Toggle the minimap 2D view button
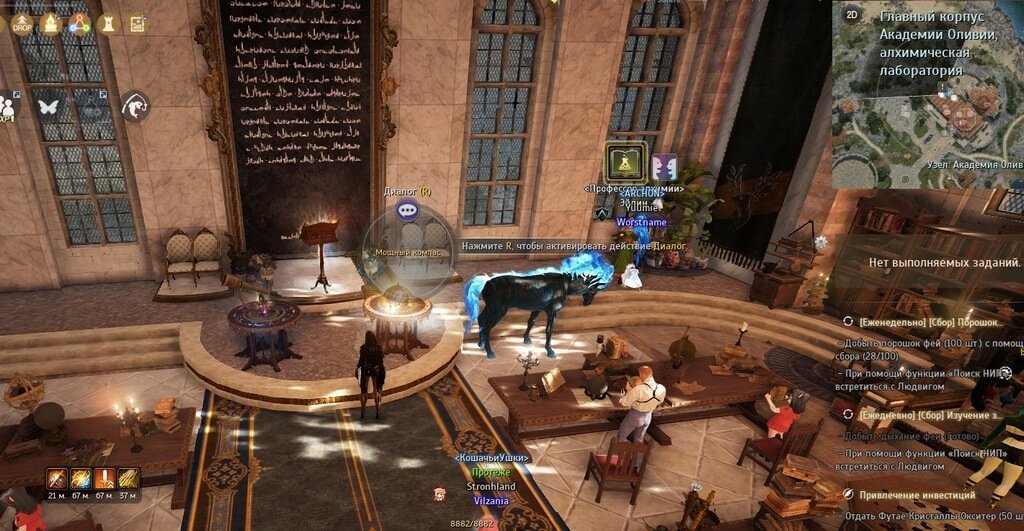1024x531 pixels. coord(852,14)
